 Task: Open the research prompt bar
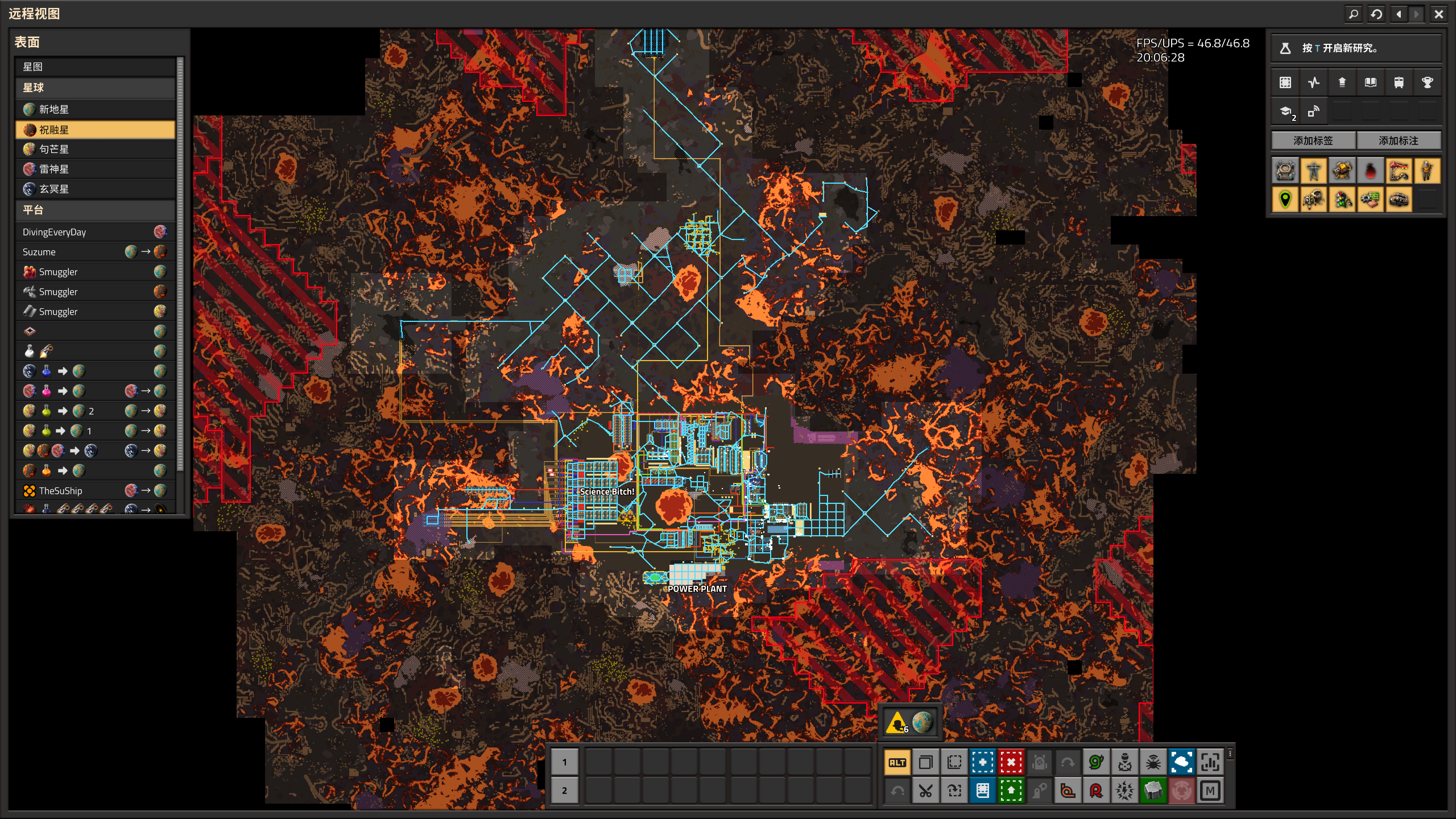pyautogui.click(x=1356, y=48)
